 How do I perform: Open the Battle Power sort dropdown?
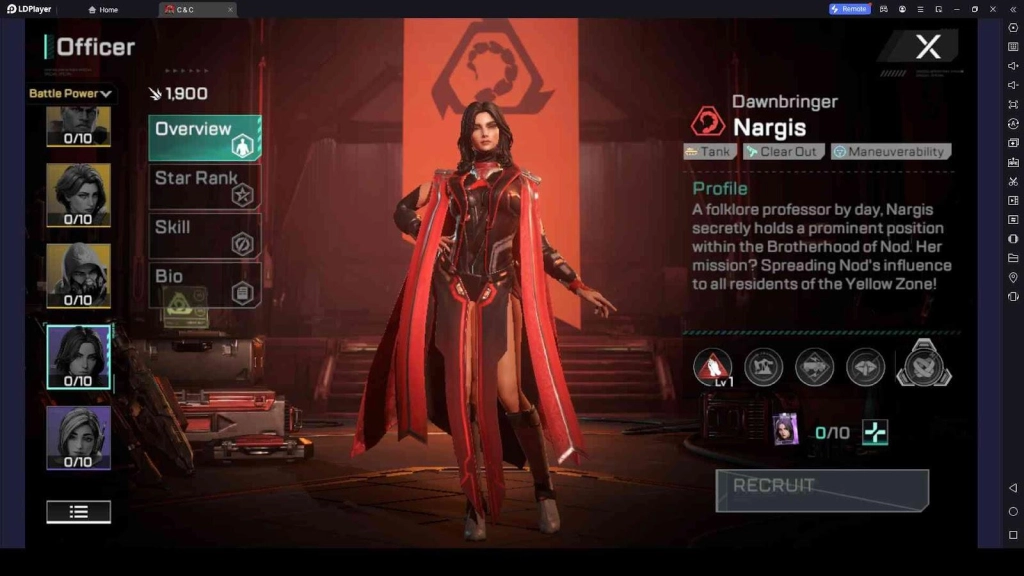(x=71, y=94)
